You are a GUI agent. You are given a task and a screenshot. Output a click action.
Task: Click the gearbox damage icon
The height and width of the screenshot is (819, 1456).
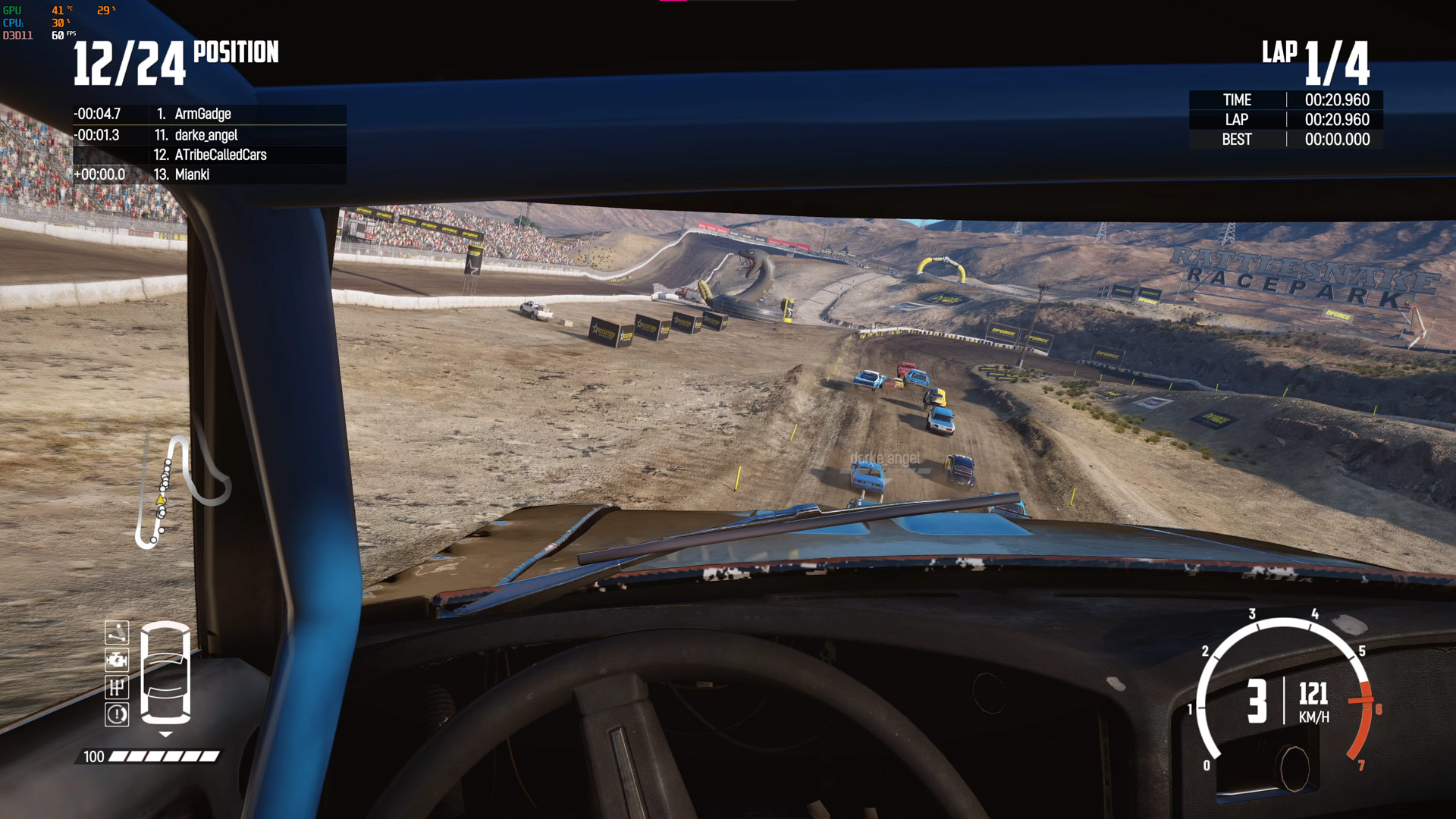[x=117, y=687]
